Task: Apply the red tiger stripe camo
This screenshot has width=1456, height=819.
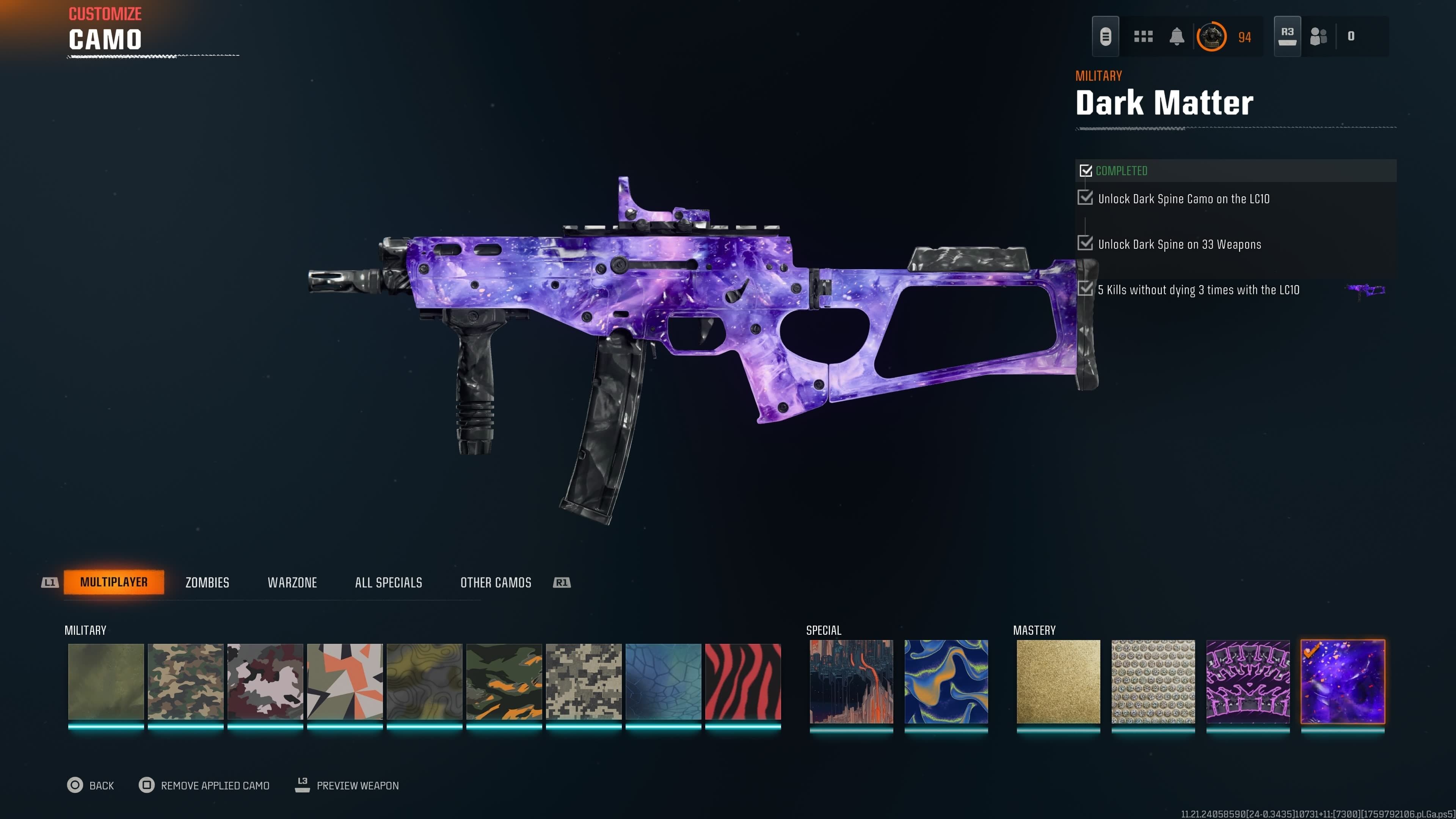Action: (x=743, y=682)
